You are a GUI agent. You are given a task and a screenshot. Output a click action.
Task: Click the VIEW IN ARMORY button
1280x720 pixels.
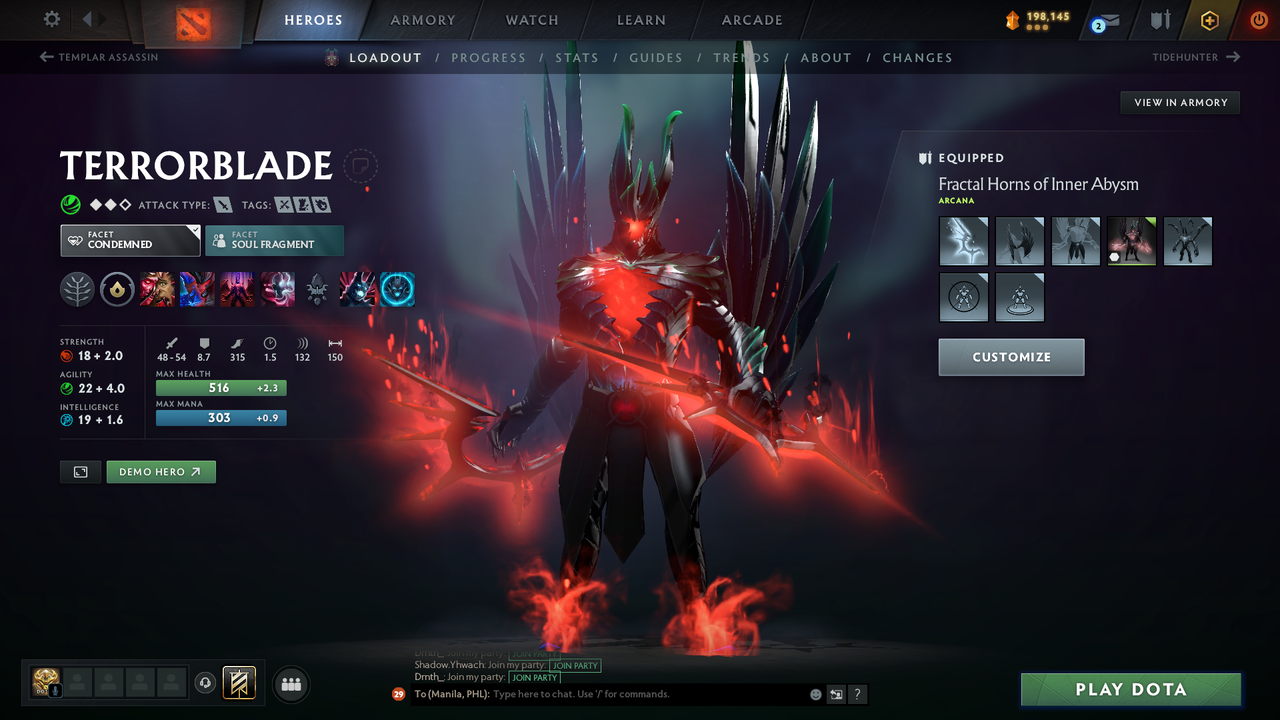click(x=1179, y=102)
